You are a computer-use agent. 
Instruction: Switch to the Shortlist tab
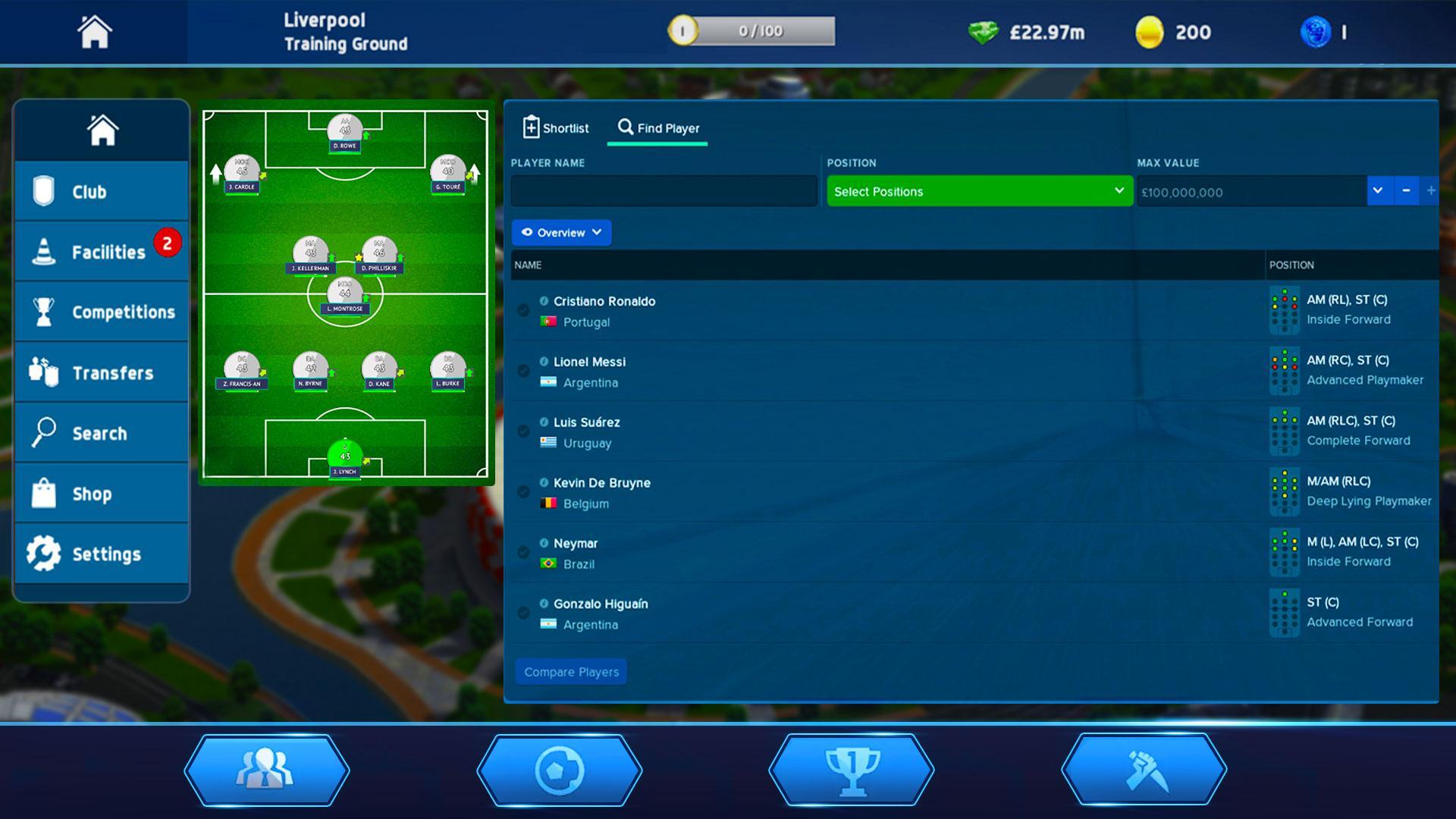(555, 127)
